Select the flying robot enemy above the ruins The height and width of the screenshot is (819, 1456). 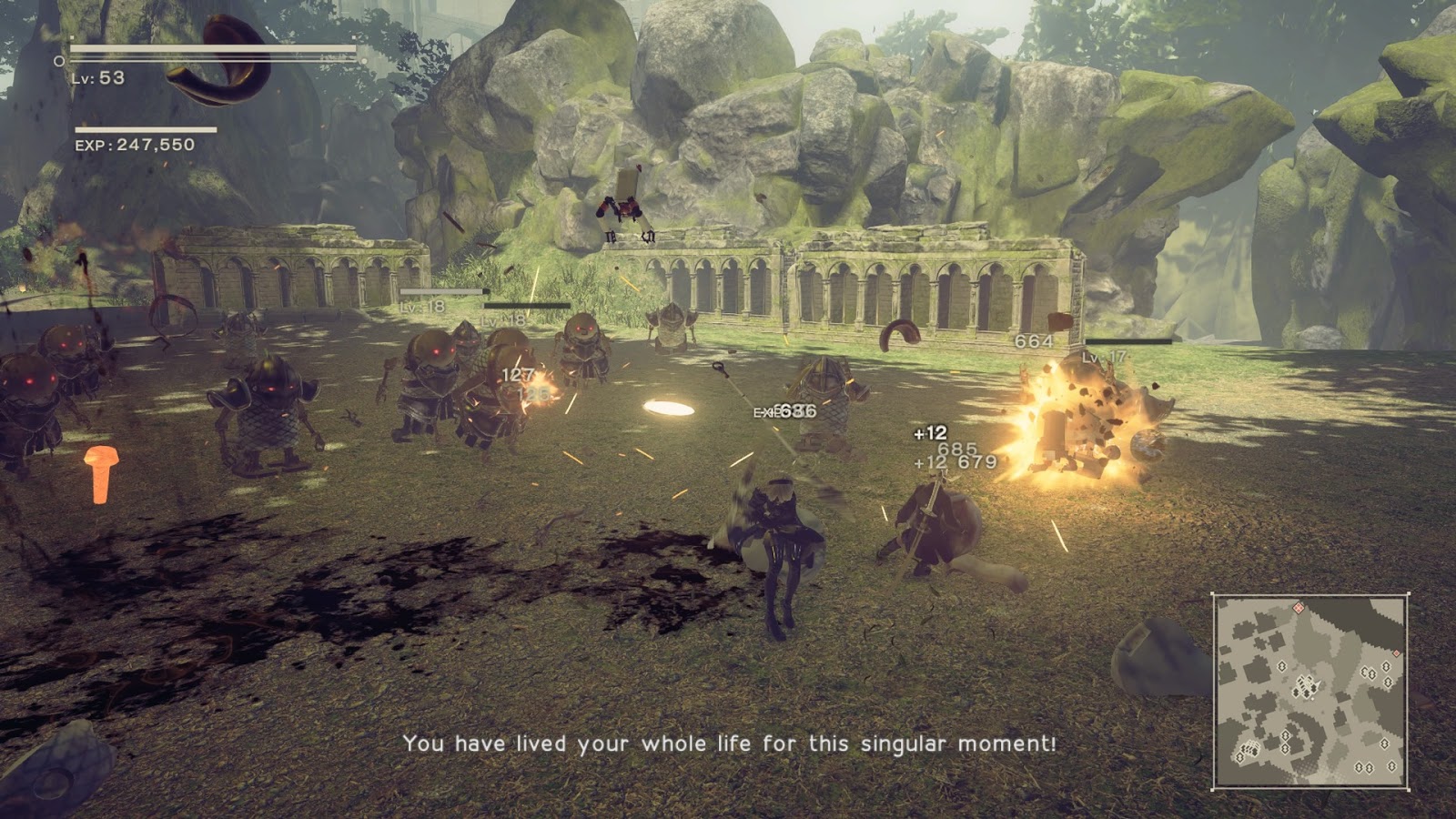[x=628, y=202]
